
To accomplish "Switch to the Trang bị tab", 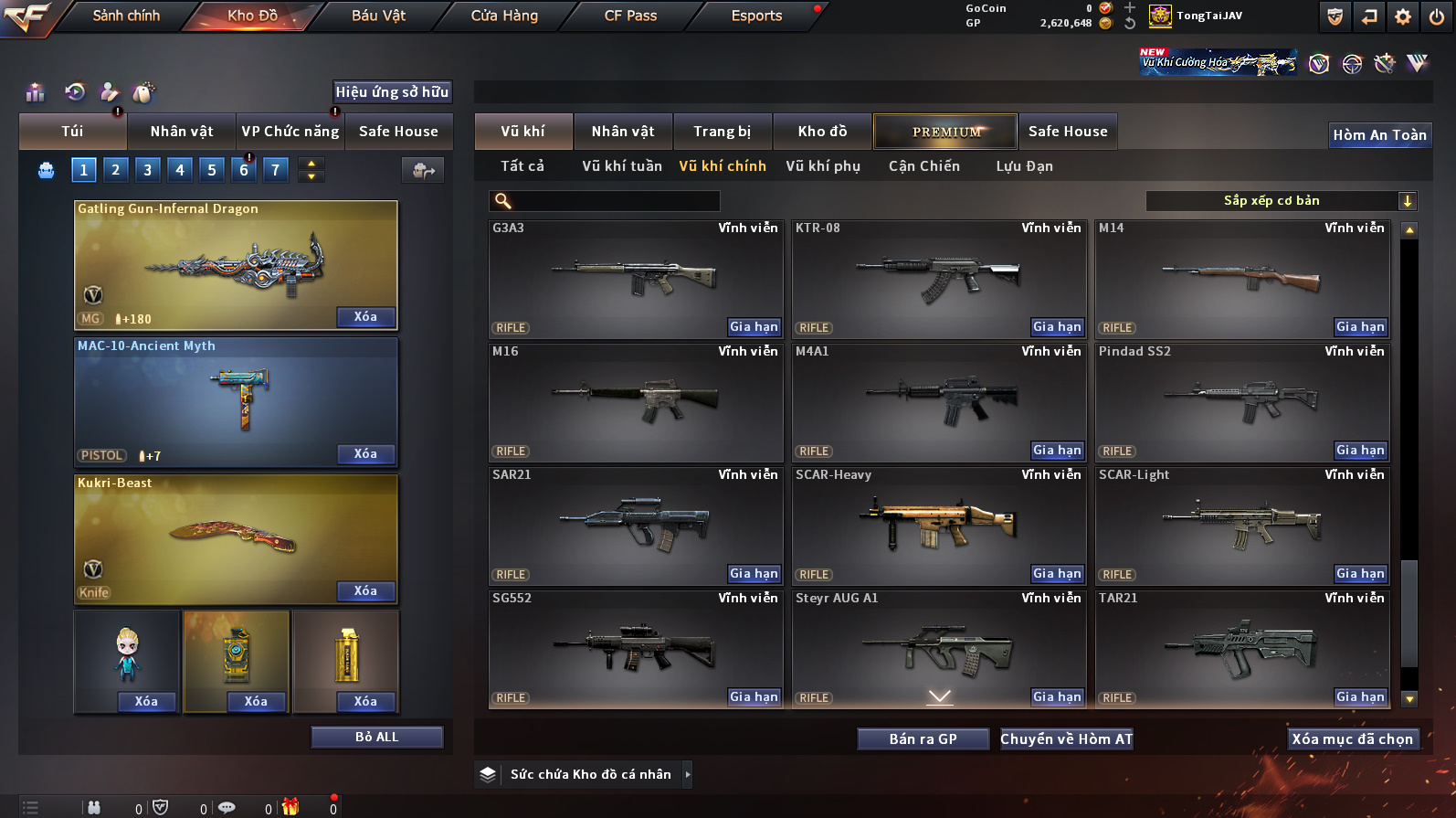I will [x=722, y=132].
